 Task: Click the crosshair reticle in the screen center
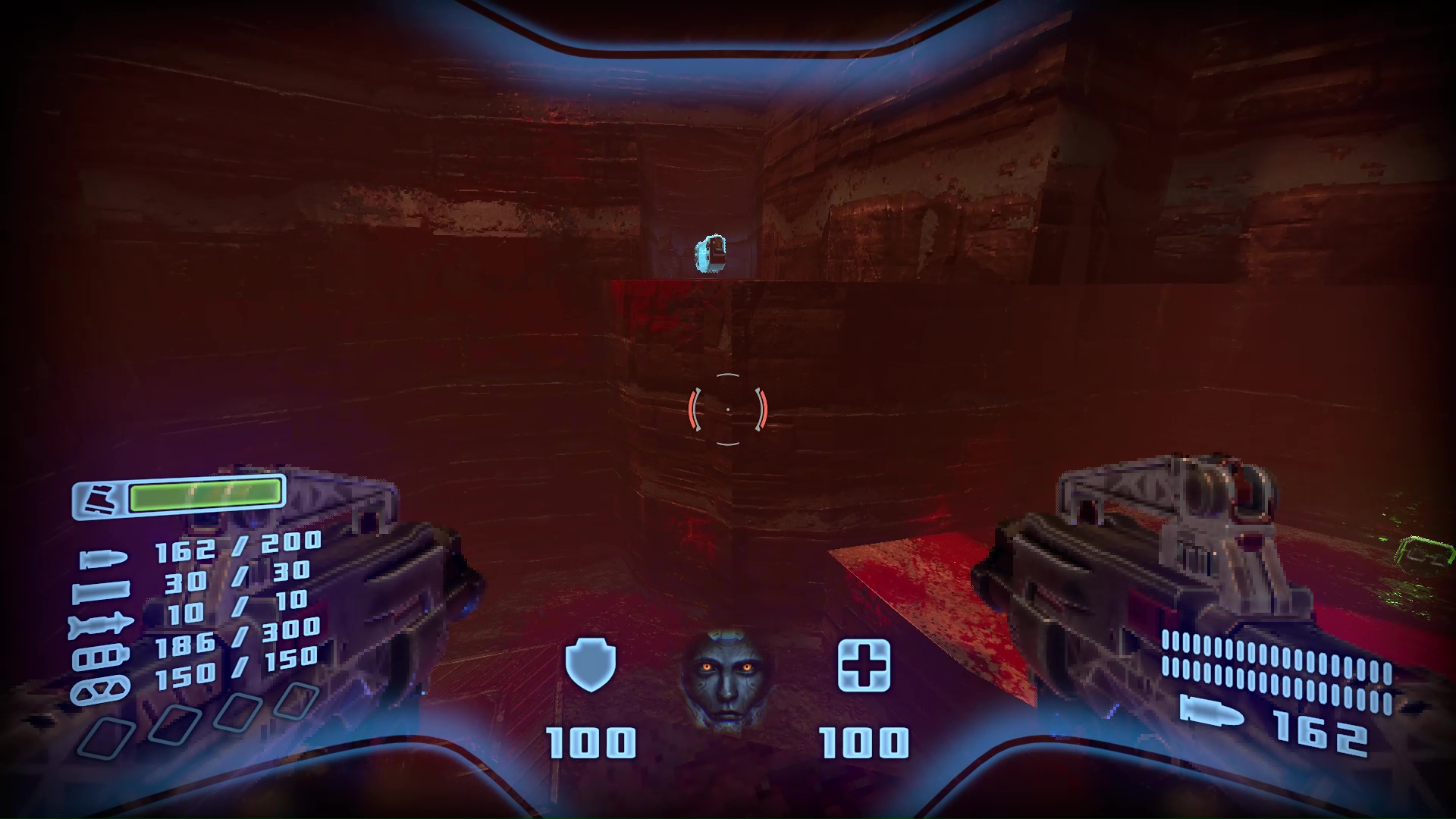[x=727, y=408]
